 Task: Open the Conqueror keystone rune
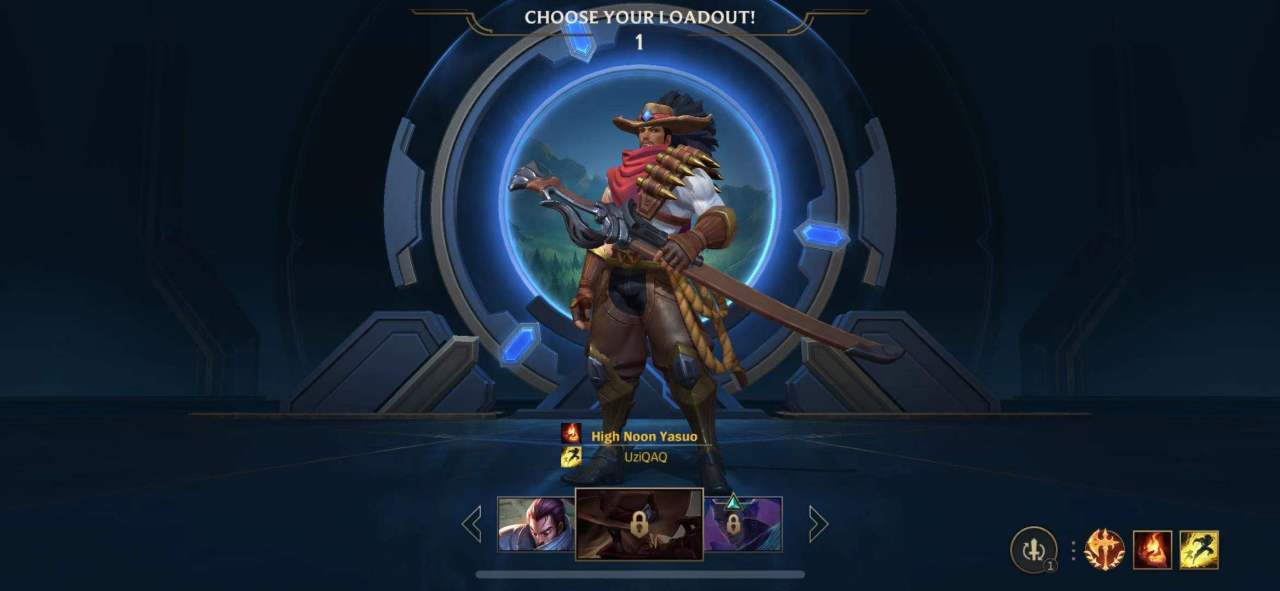pyautogui.click(x=1104, y=550)
